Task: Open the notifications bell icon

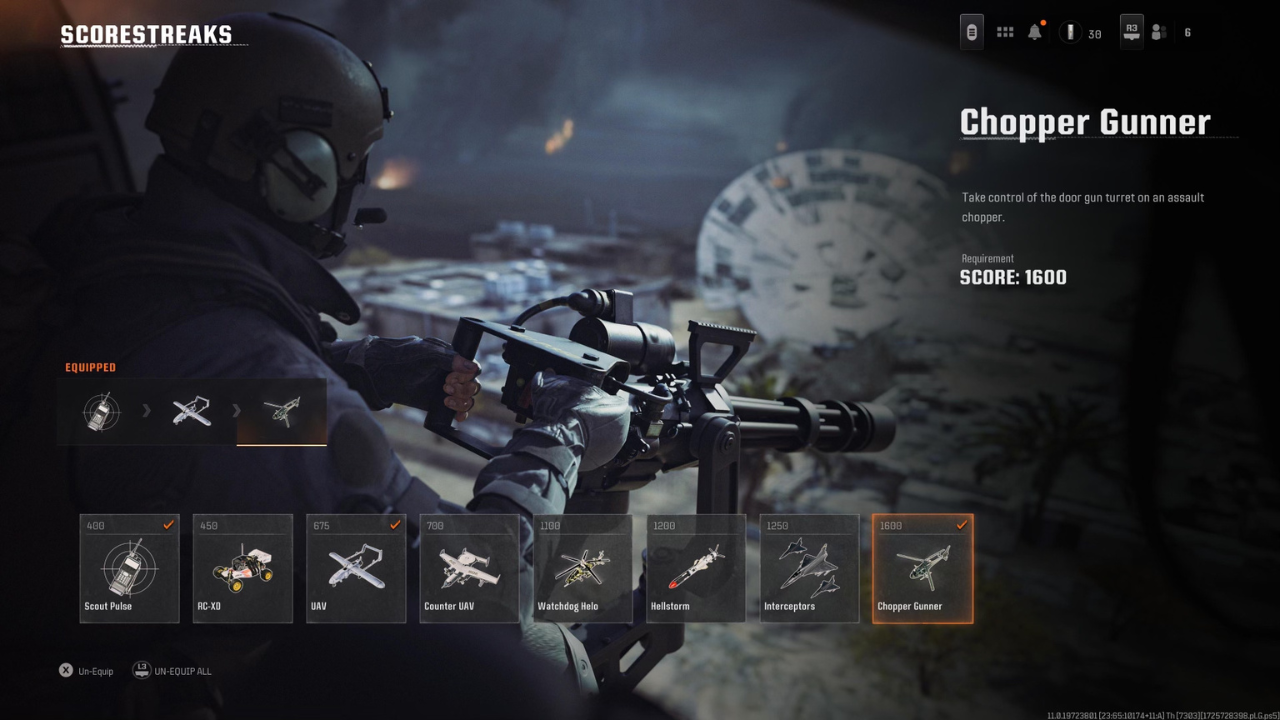Action: 1035,33
